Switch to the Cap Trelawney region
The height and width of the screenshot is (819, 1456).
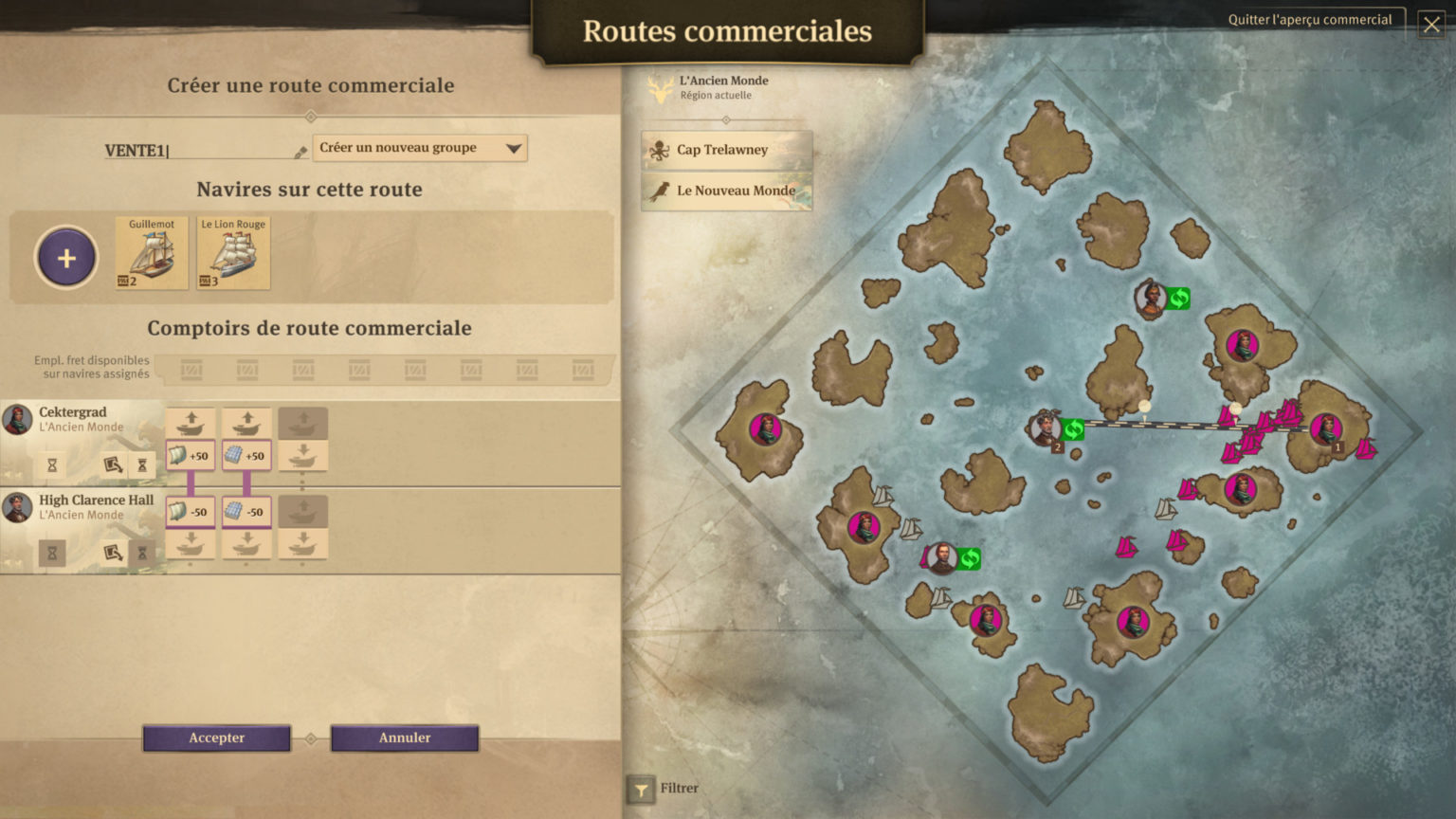point(726,149)
